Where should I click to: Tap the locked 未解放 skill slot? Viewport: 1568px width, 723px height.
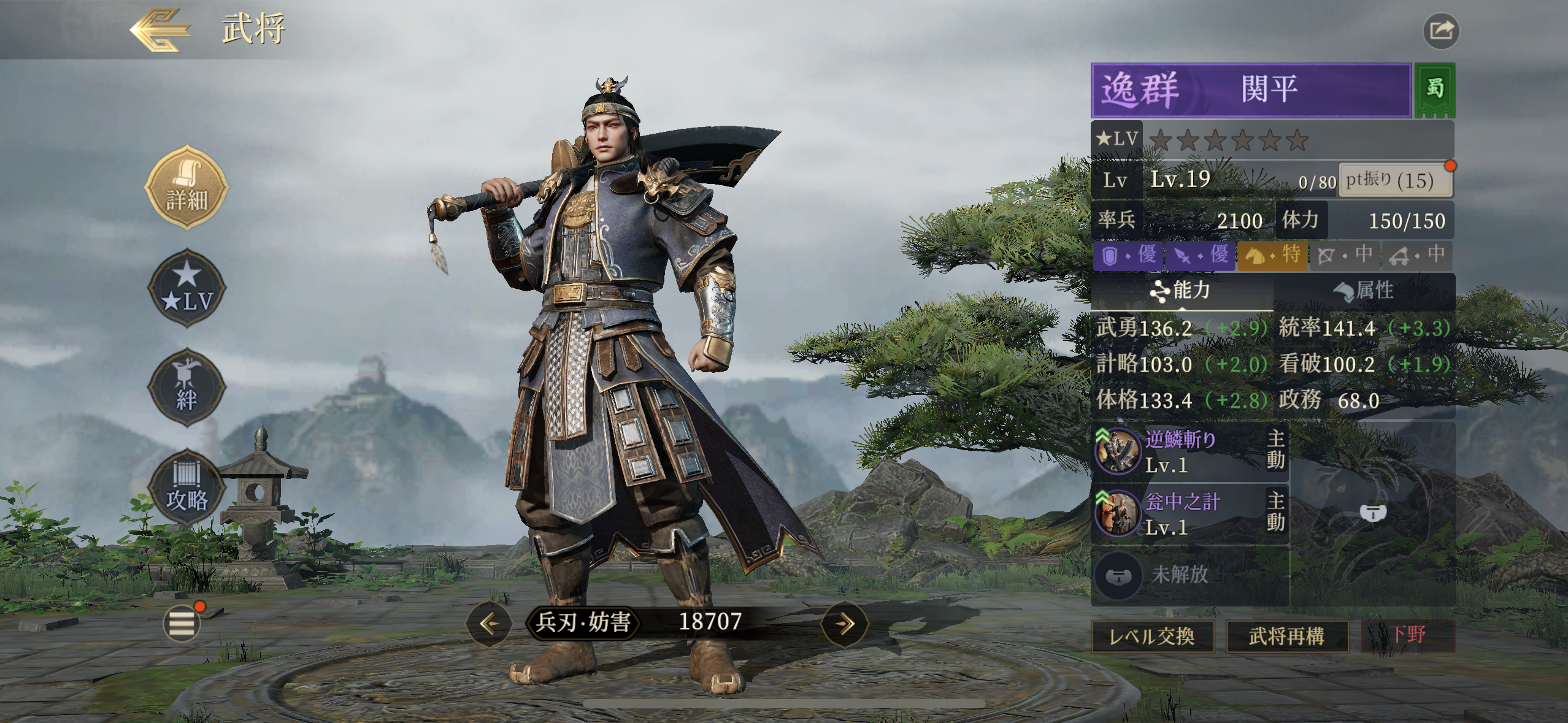pyautogui.click(x=1118, y=575)
